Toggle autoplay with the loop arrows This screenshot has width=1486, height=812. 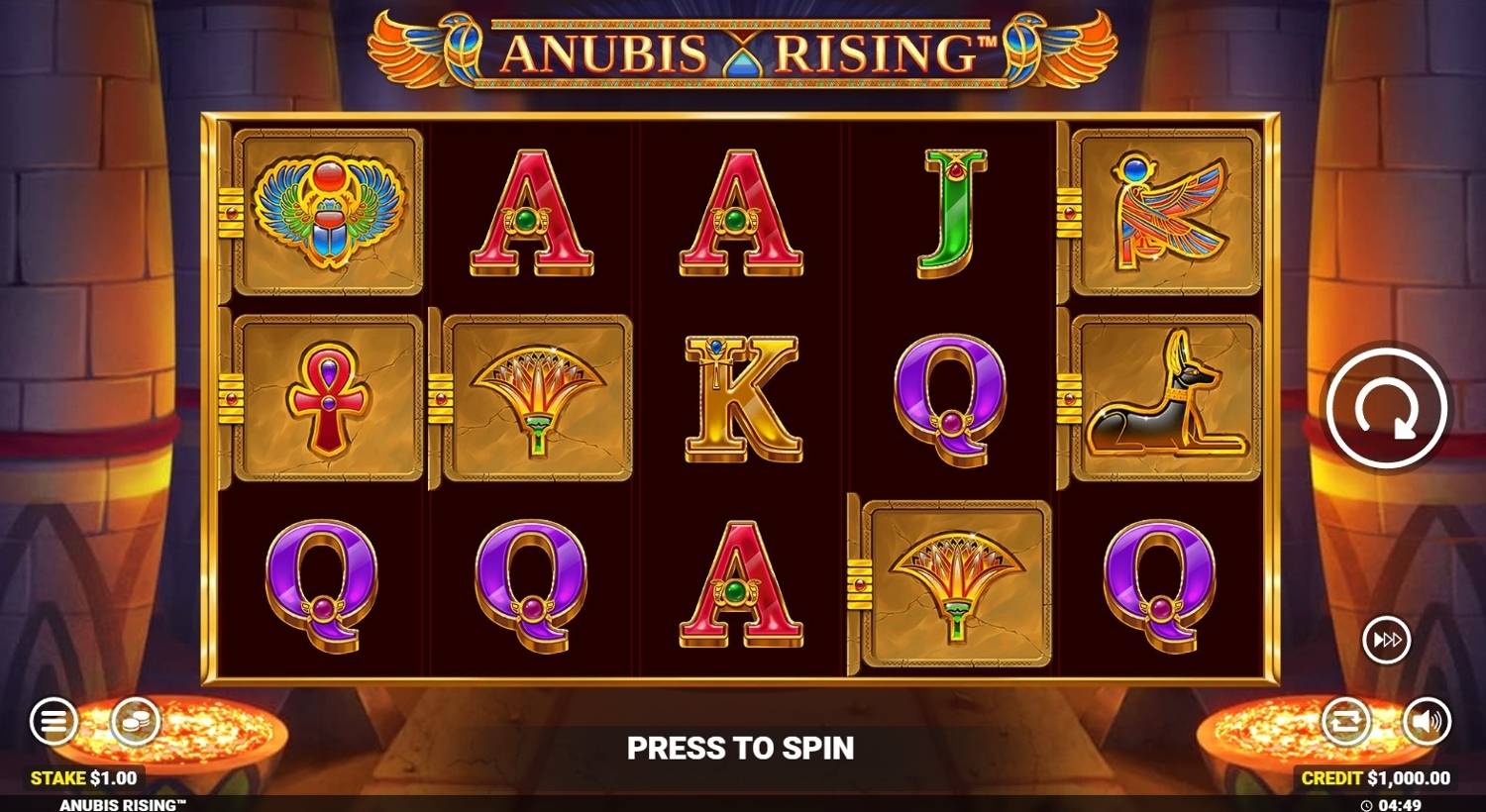pos(1347,720)
